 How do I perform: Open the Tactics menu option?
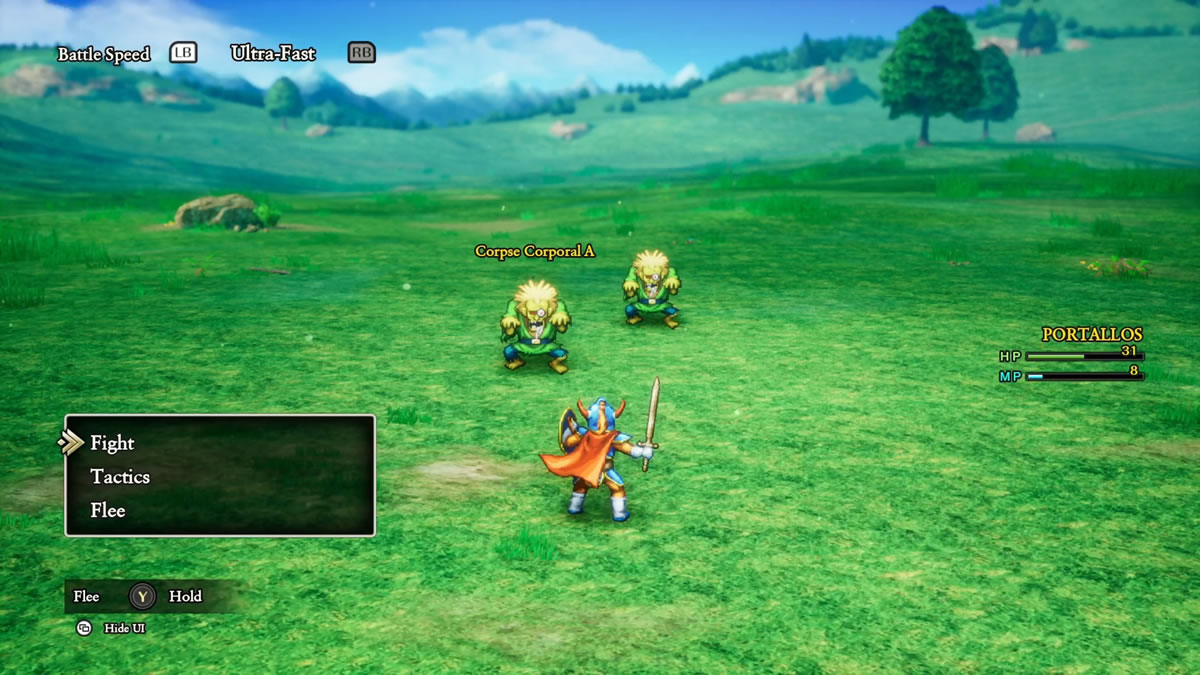[120, 477]
